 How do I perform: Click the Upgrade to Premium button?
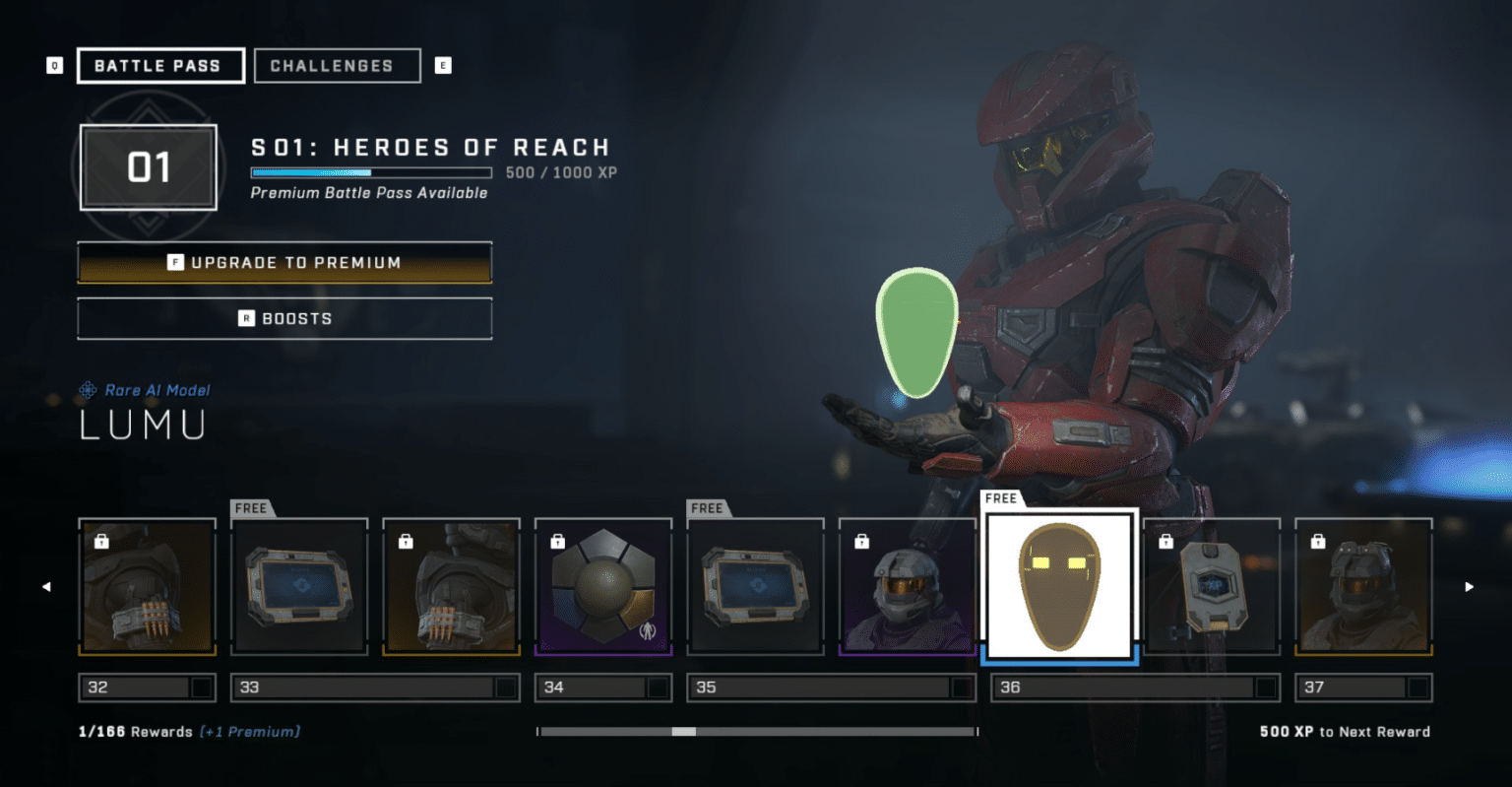click(x=284, y=263)
